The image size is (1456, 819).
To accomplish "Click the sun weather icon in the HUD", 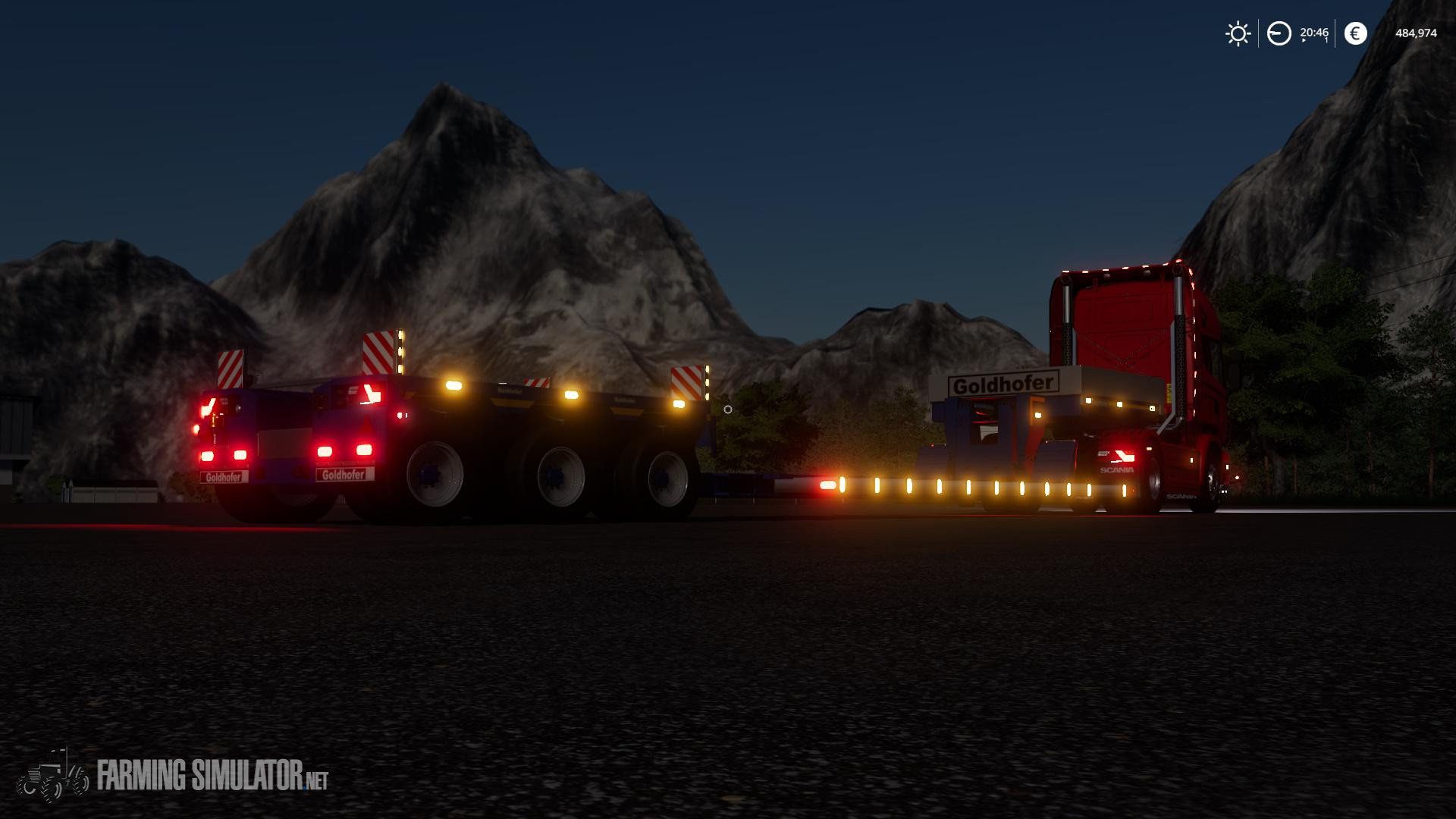I will 1238,33.
